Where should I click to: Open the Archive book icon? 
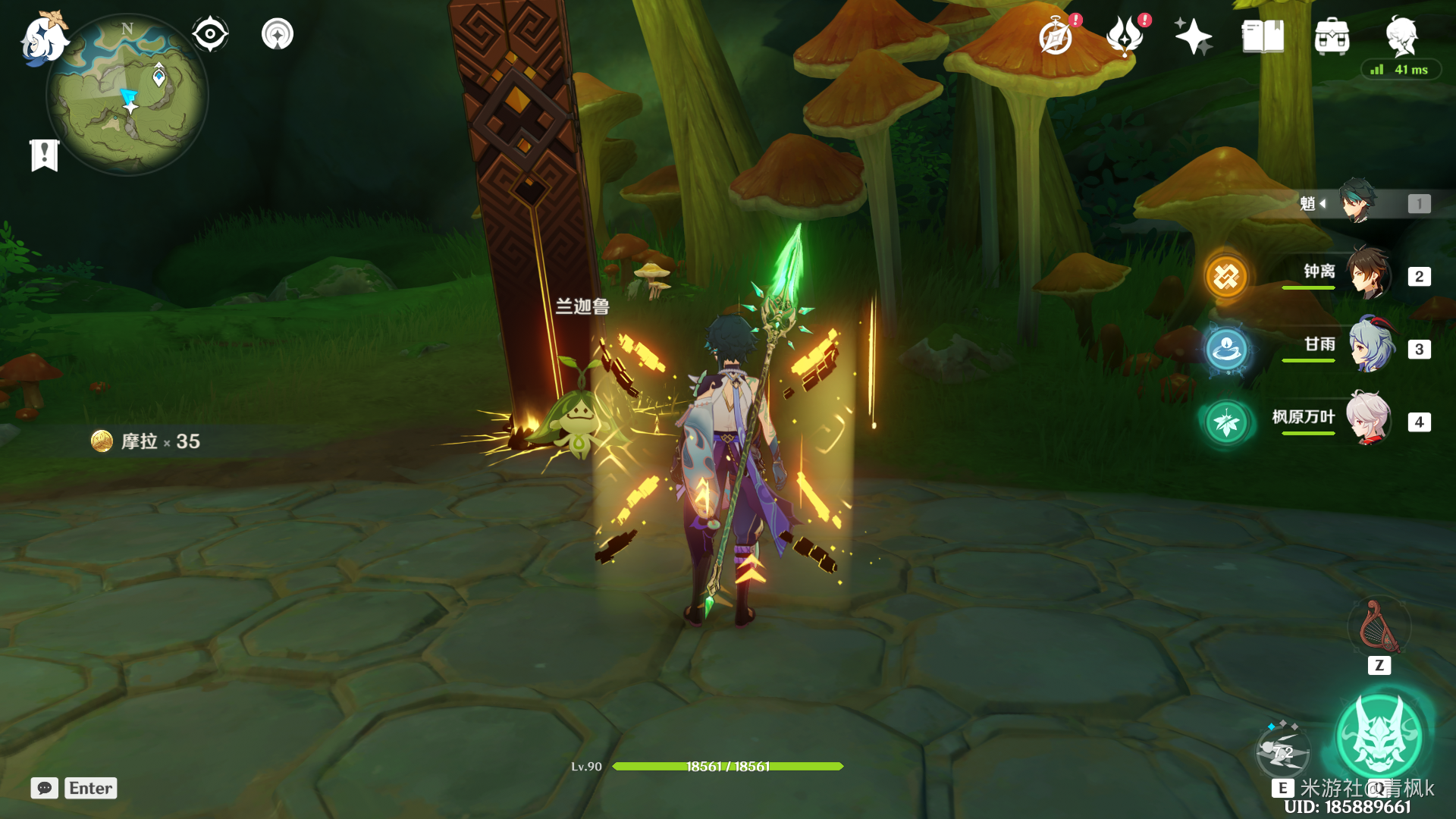click(x=1263, y=36)
